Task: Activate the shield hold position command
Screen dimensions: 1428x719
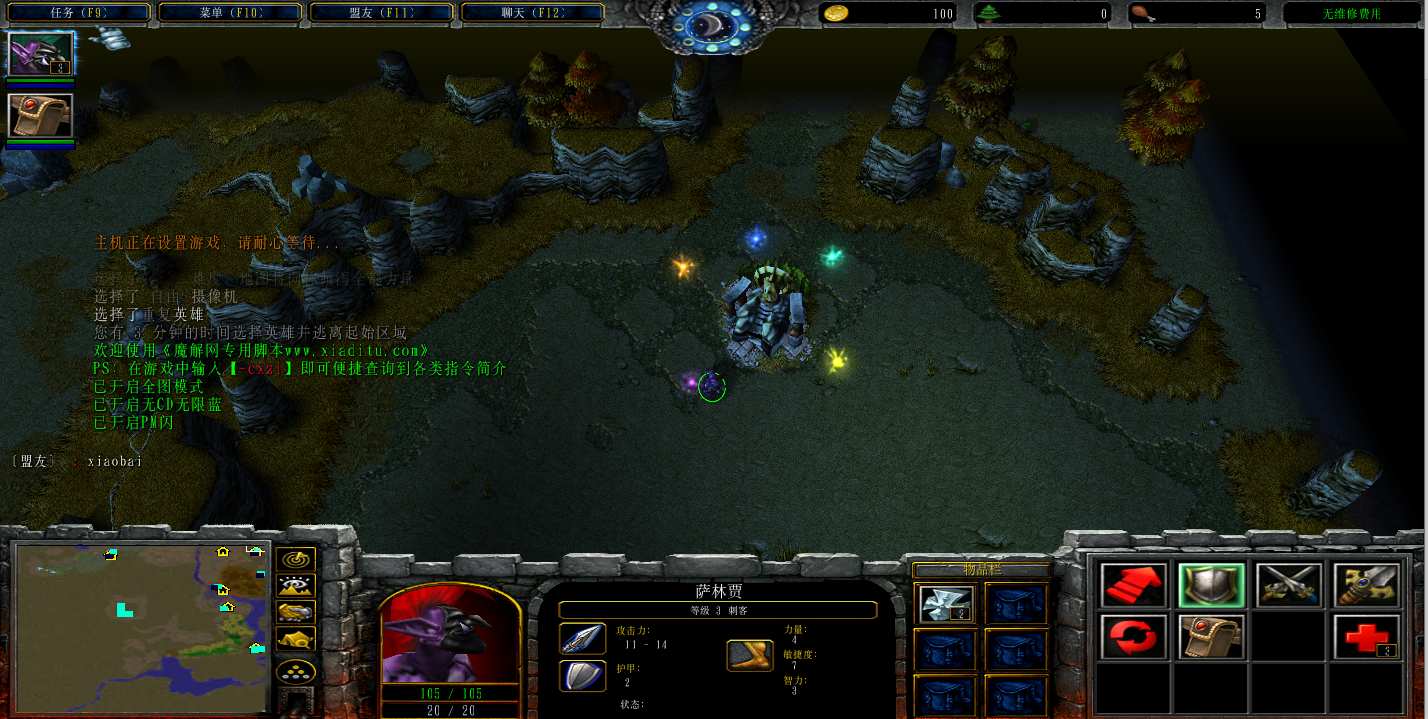Action: point(1211,585)
